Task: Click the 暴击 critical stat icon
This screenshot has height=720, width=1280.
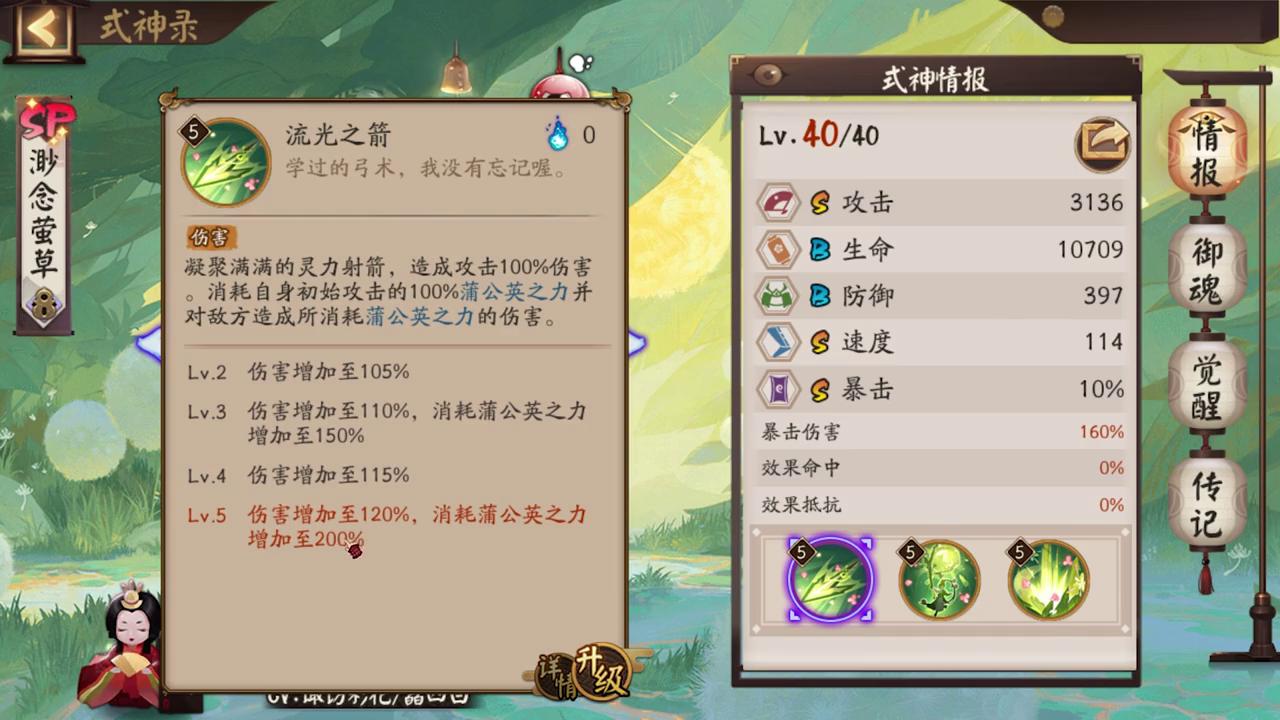Action: pyautogui.click(x=779, y=390)
